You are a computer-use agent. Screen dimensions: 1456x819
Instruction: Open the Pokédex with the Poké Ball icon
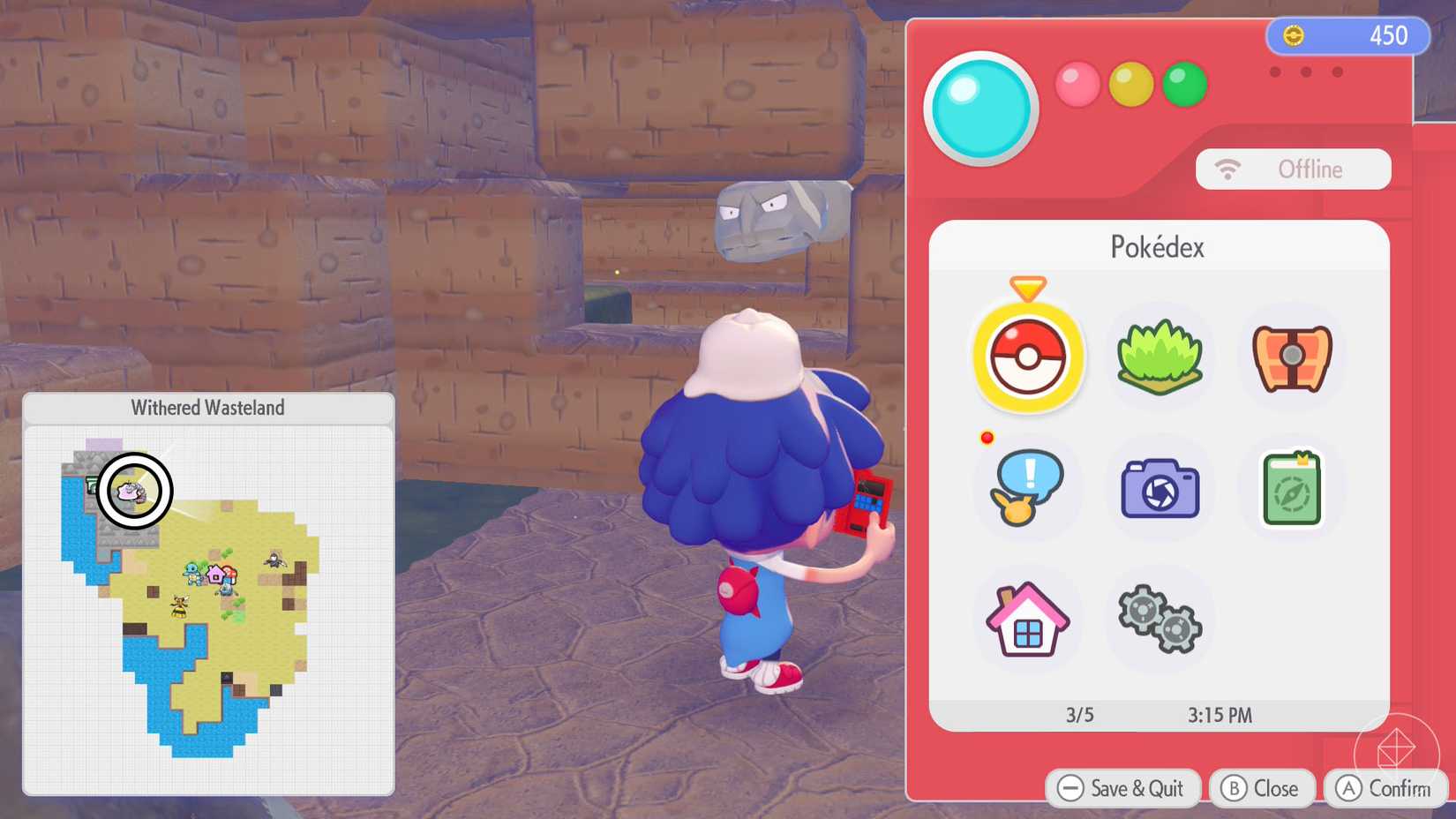(x=1027, y=357)
